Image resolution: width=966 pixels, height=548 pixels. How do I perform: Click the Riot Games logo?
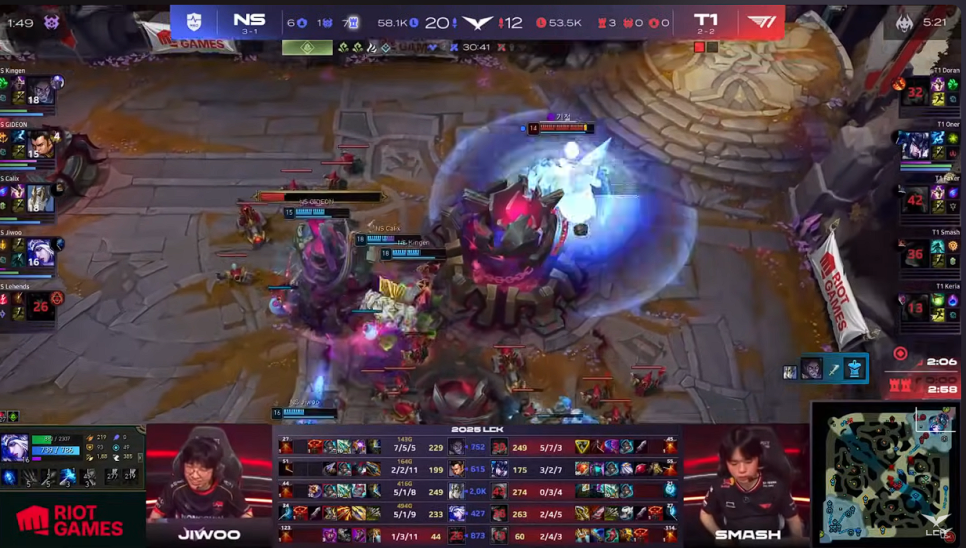pos(70,520)
